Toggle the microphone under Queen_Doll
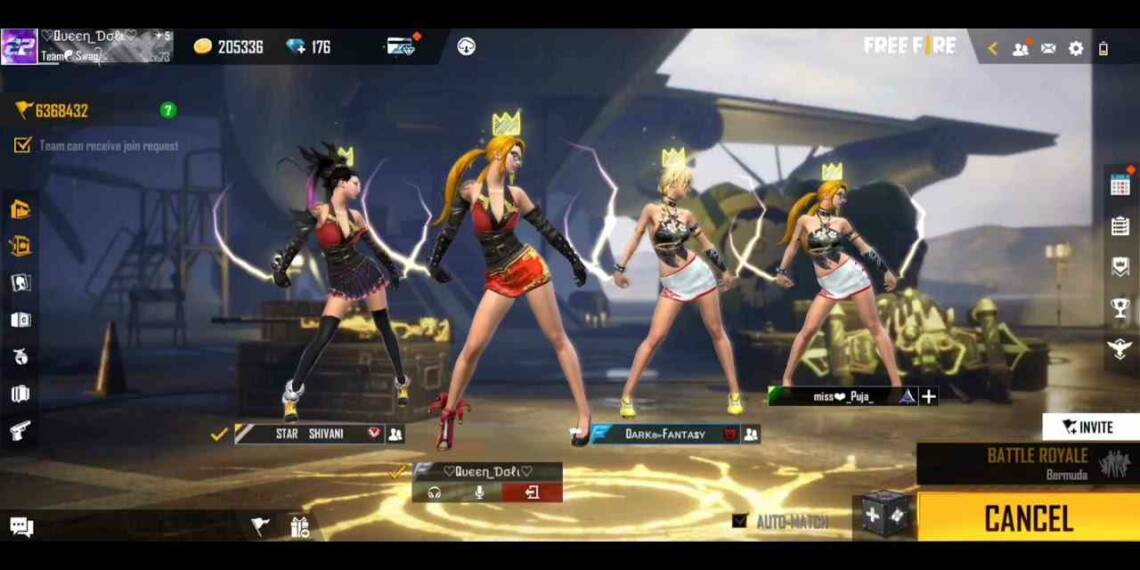 pos(480,492)
